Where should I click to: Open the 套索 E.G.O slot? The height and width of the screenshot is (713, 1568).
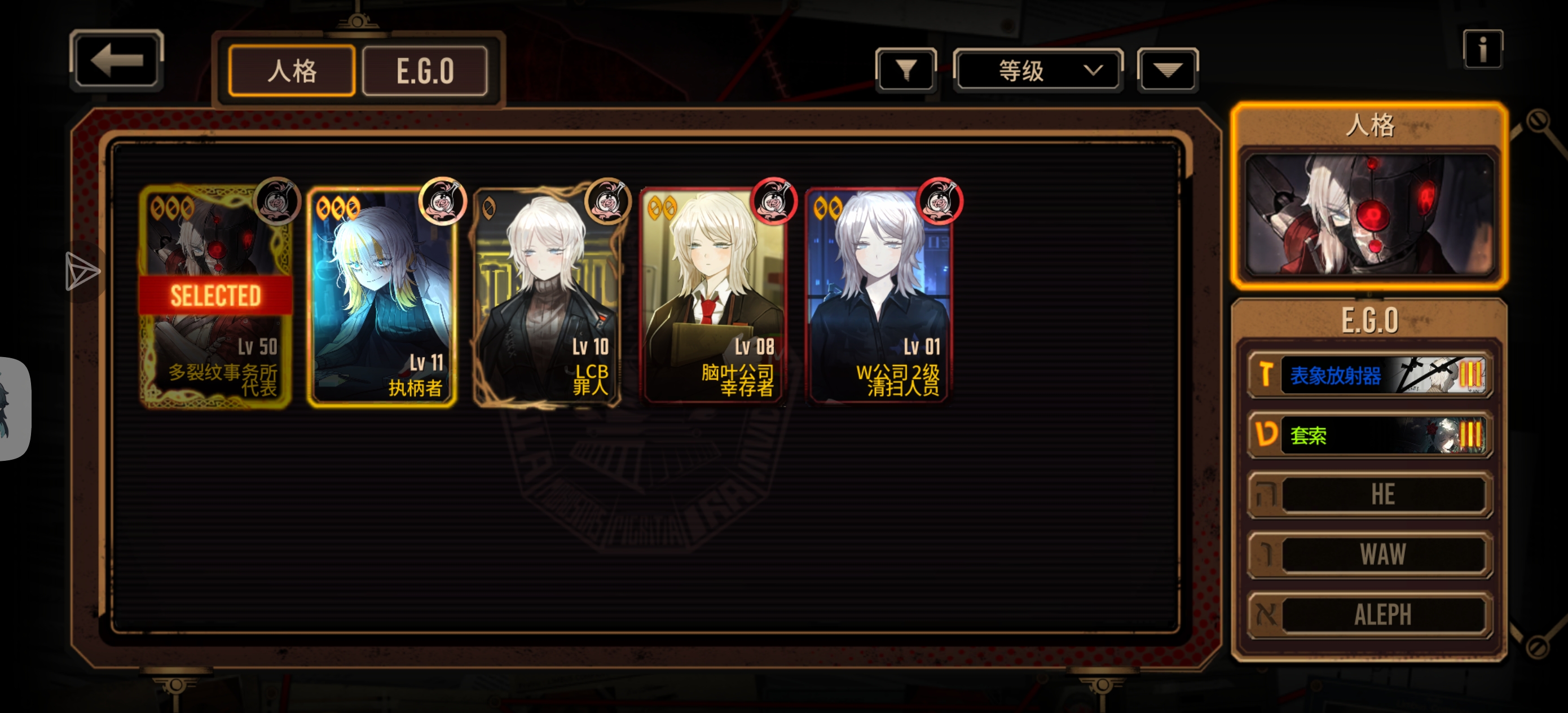point(1369,435)
